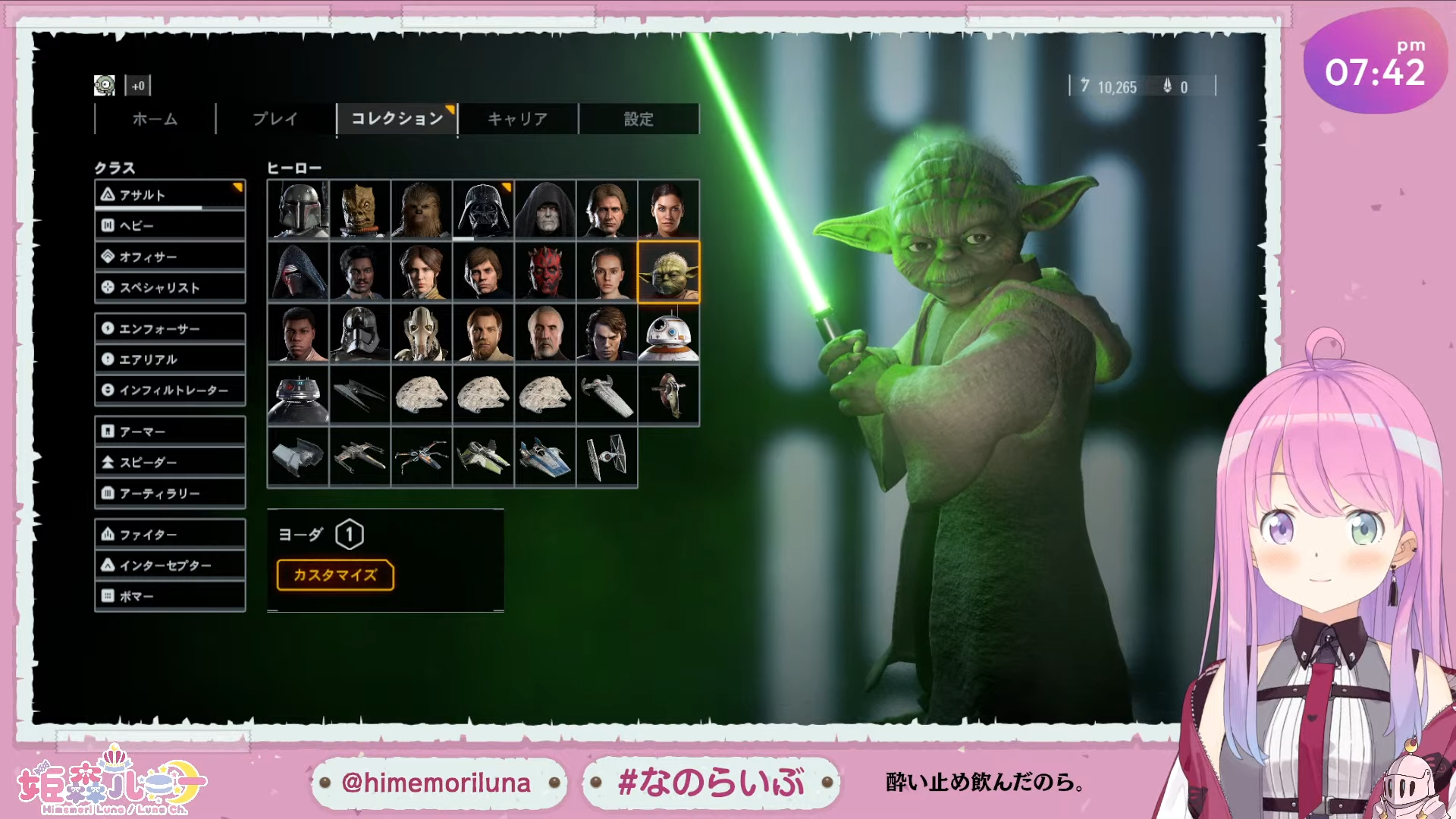Select the Darth Vader hero portrait
The height and width of the screenshot is (819, 1456).
pyautogui.click(x=483, y=209)
